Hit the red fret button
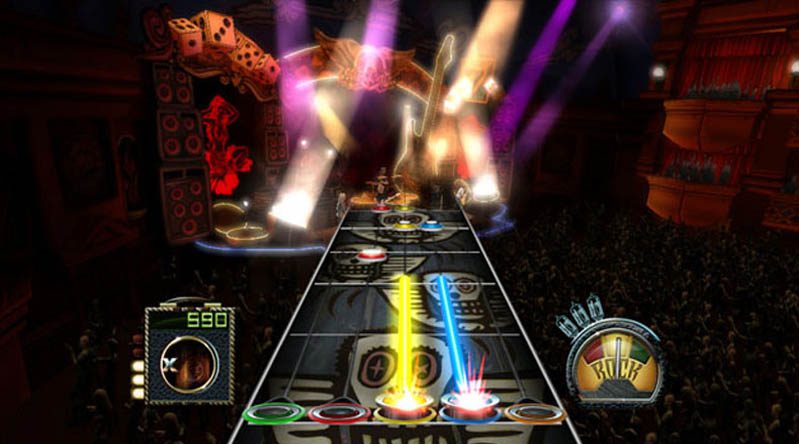Screen dimensions: 799x444 click(339, 412)
